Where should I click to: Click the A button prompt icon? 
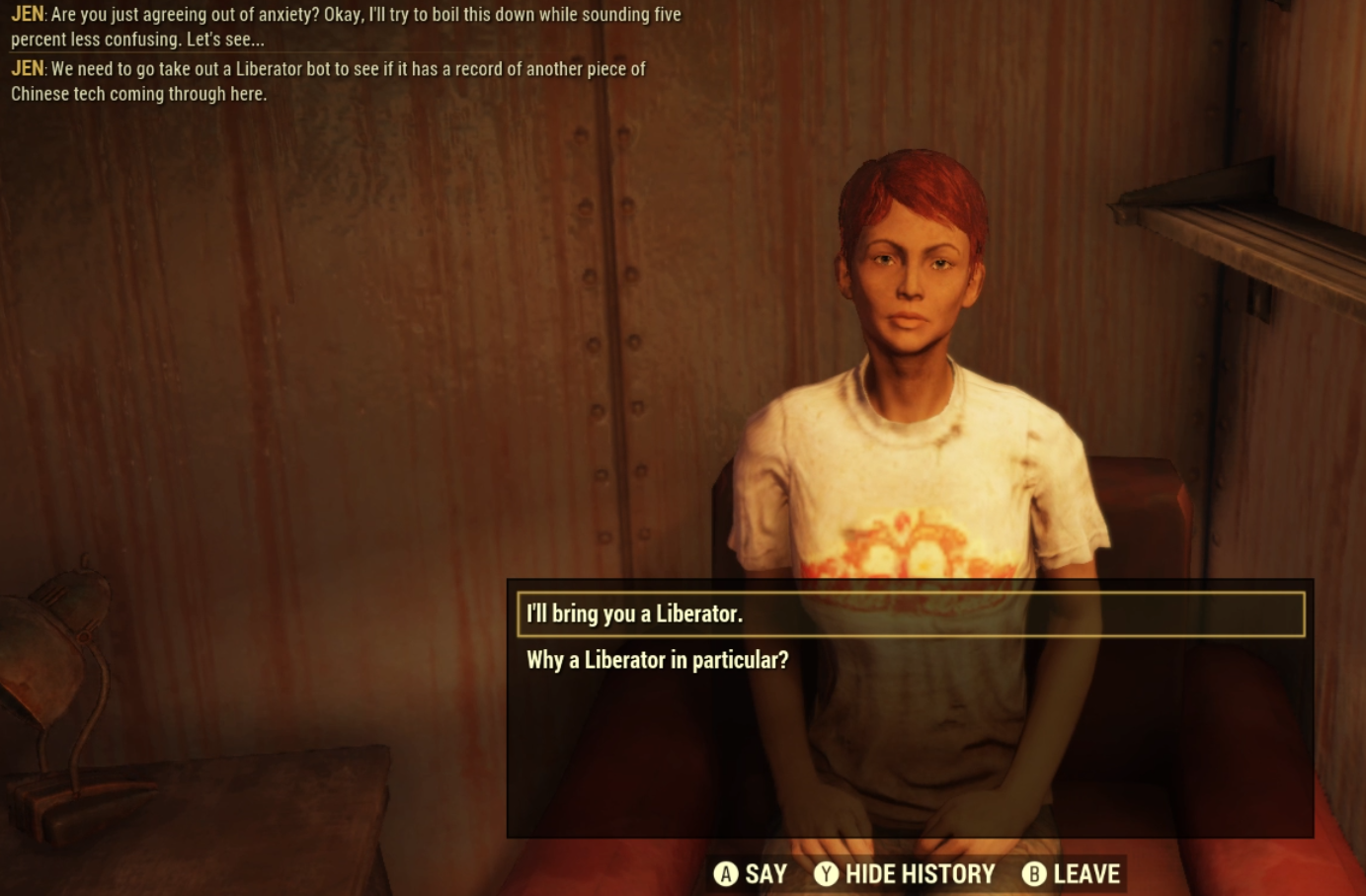728,873
